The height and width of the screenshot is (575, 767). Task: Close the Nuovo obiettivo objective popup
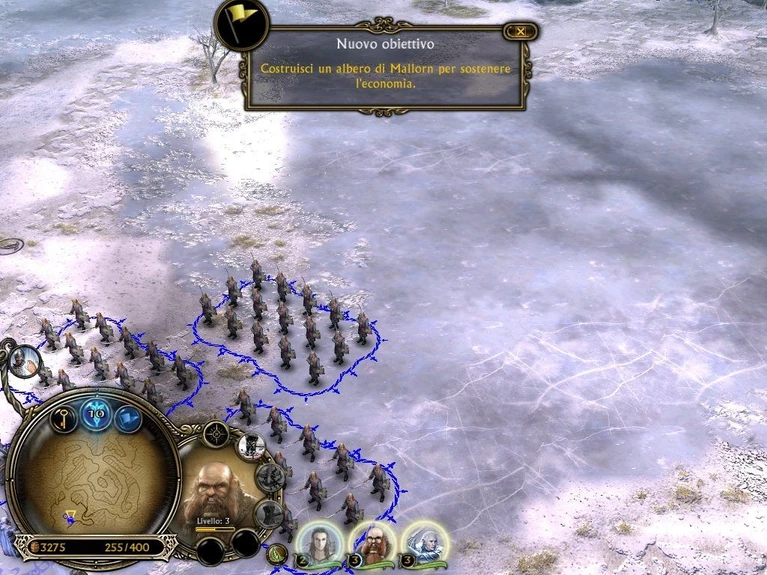tap(519, 32)
